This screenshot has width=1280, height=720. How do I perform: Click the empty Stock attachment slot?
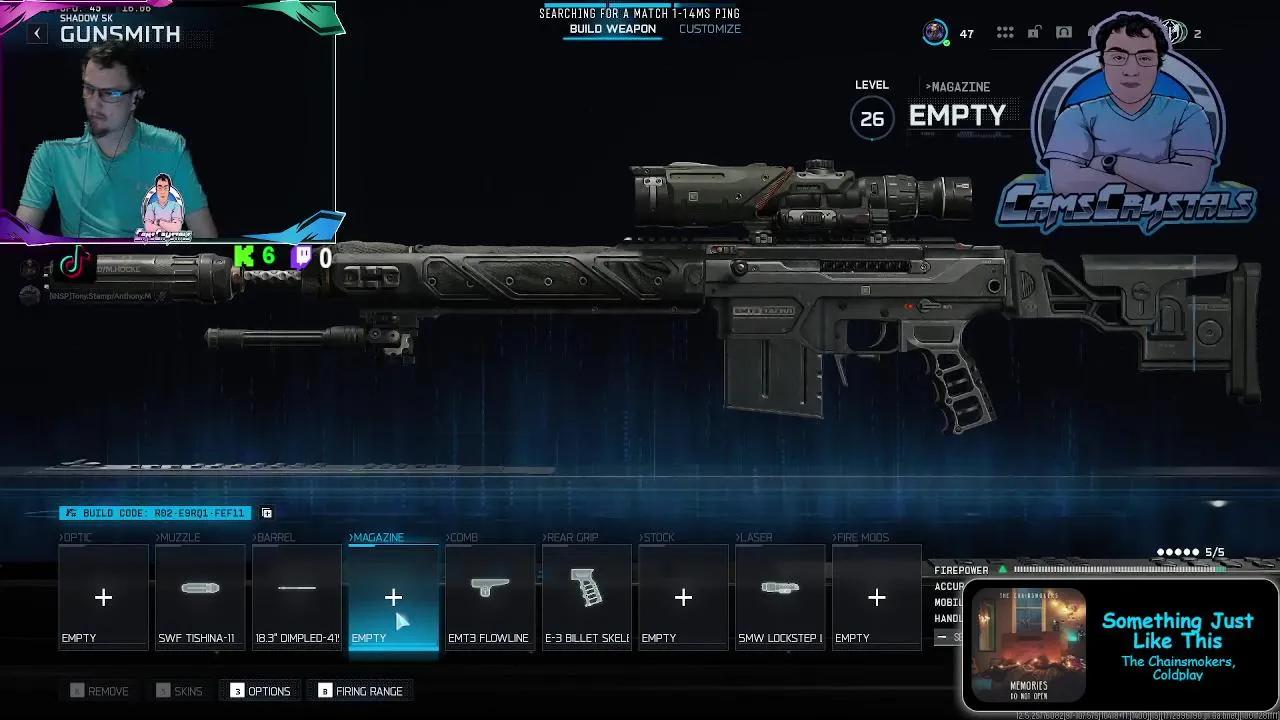click(x=683, y=597)
